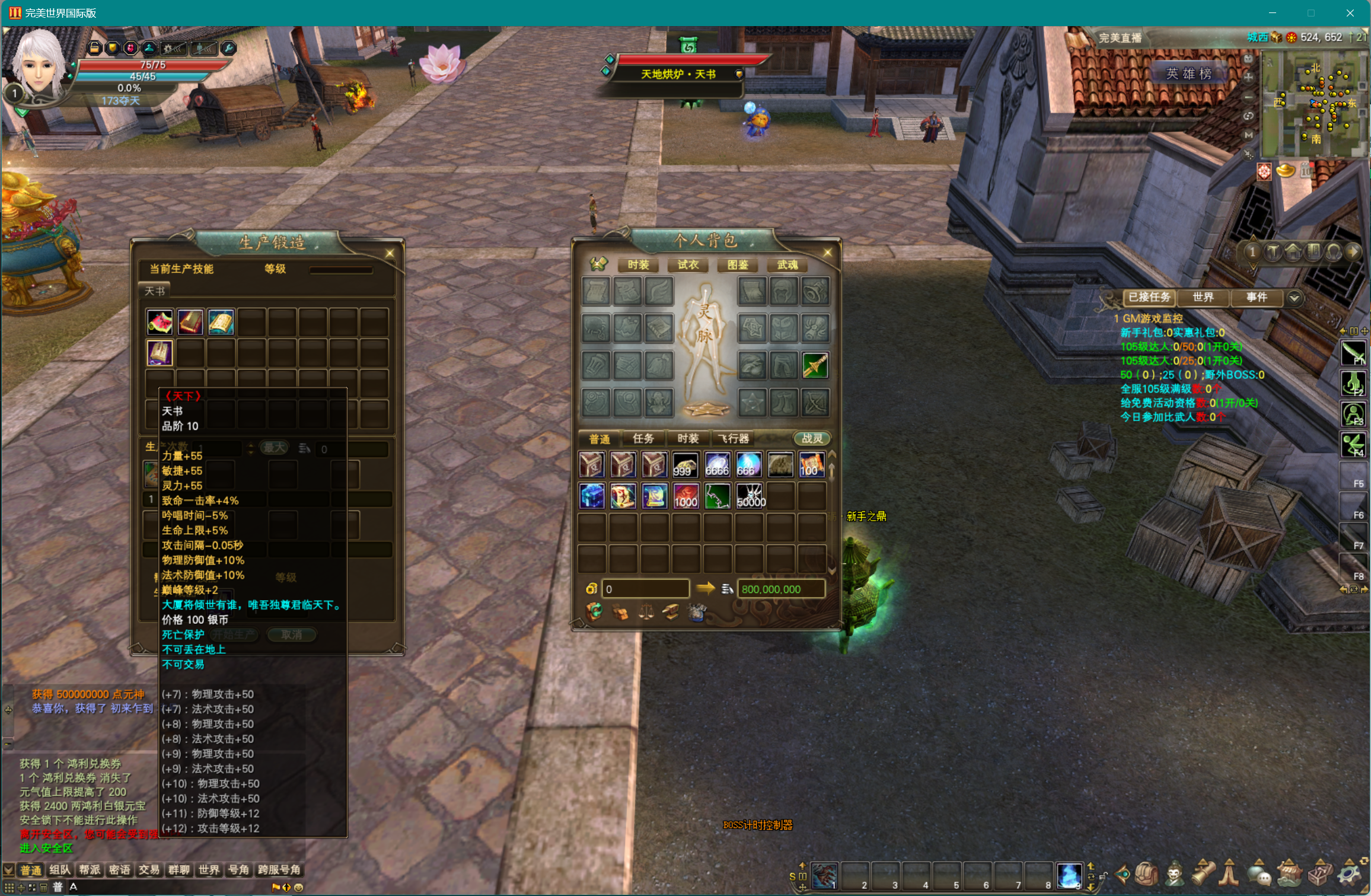This screenshot has height=896, width=1371.
Task: Switch to the 任务 bag tab
Action: click(643, 438)
